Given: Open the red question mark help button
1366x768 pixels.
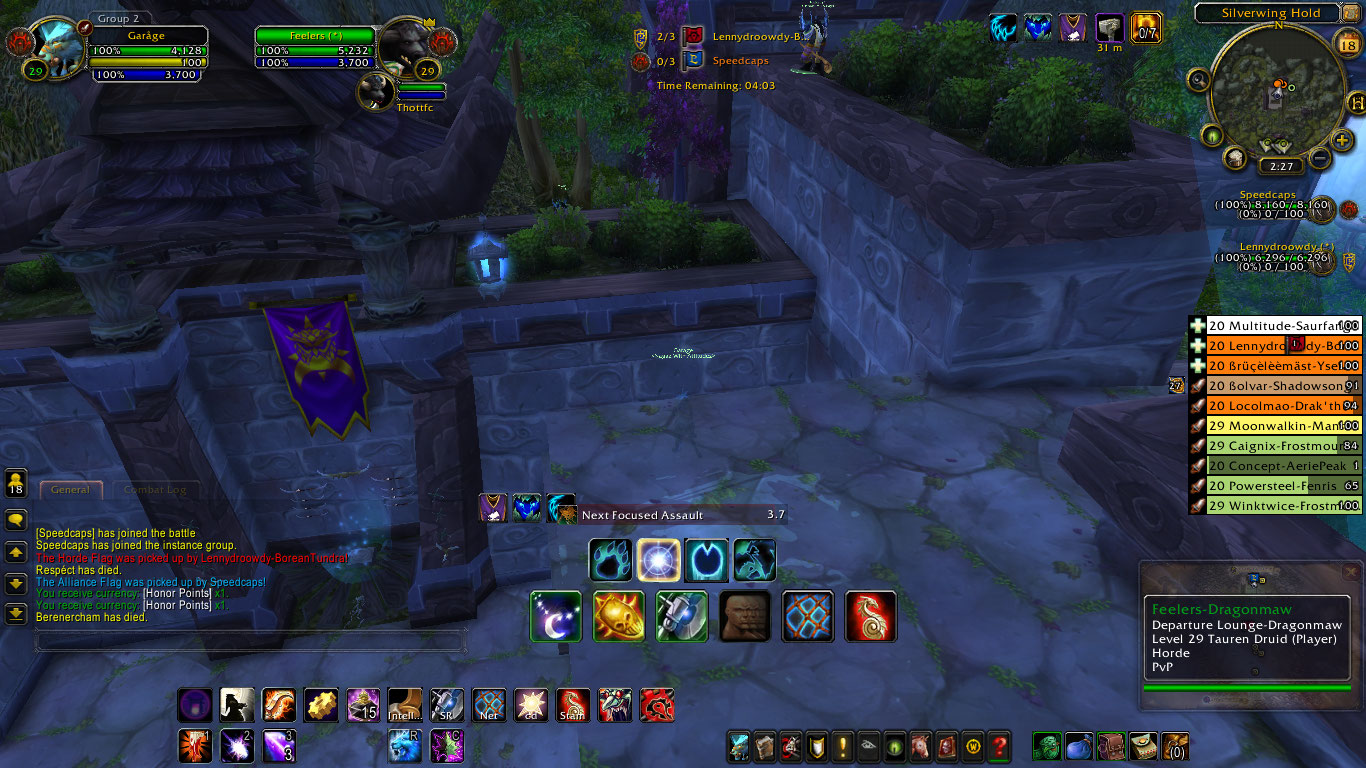Looking at the screenshot, I should [998, 746].
